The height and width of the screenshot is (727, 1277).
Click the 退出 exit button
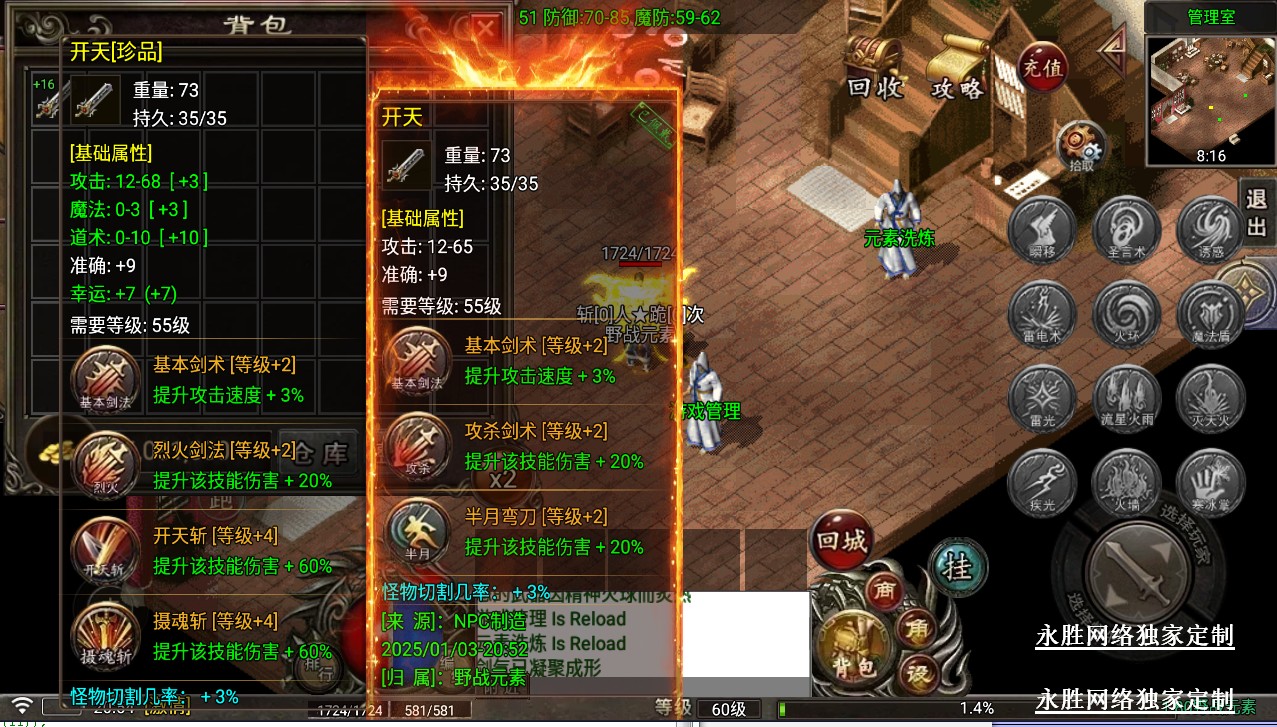[x=1256, y=211]
